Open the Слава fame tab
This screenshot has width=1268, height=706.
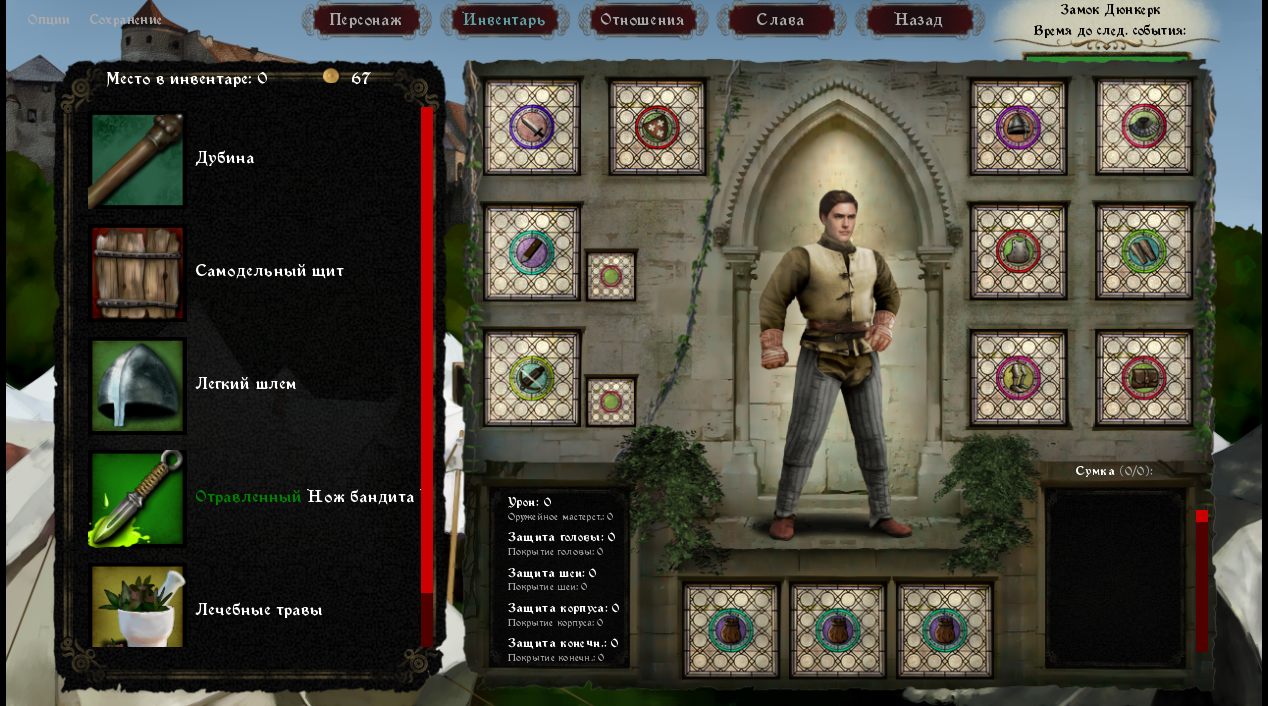pos(780,20)
